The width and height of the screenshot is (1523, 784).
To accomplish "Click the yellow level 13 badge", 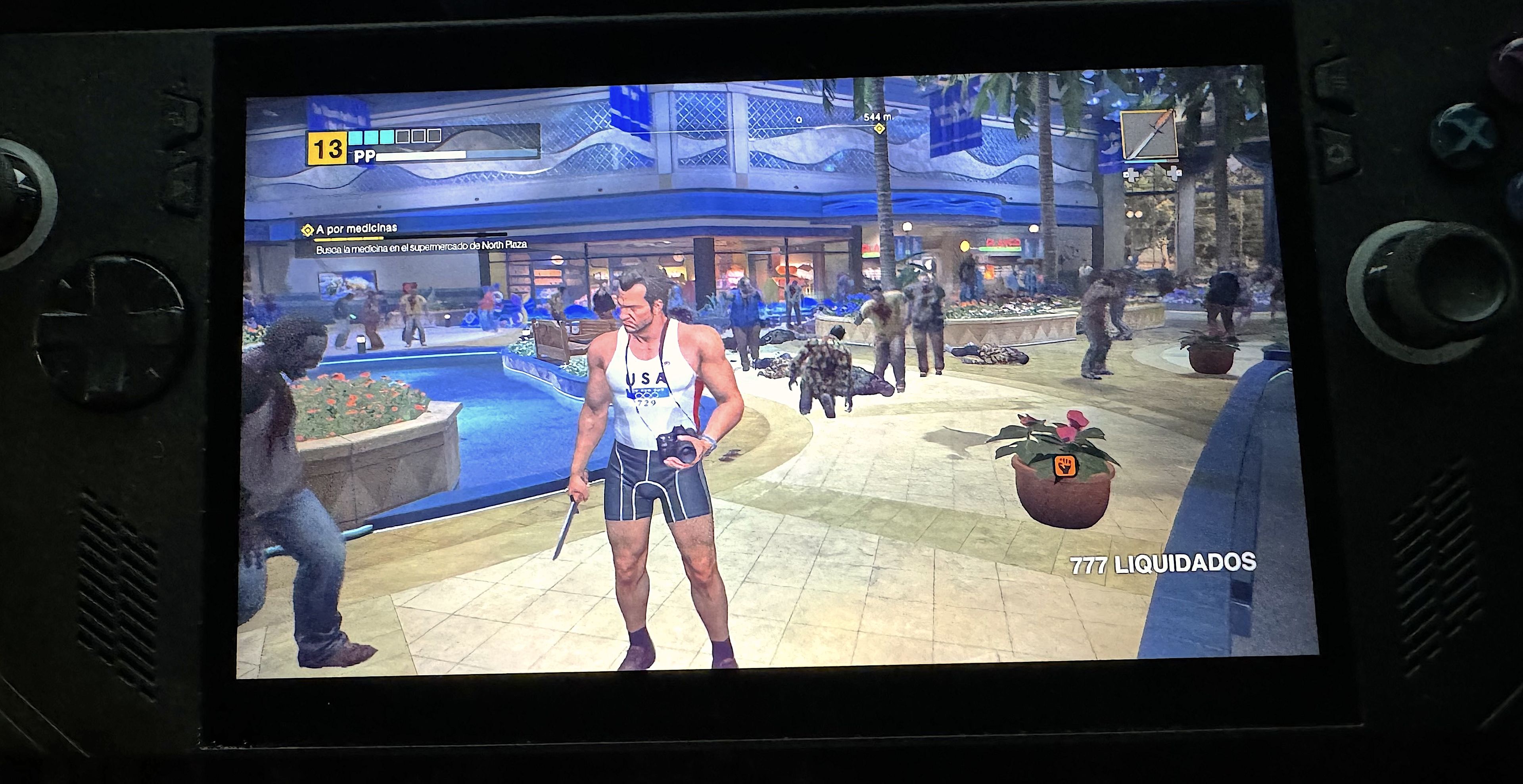I will pyautogui.click(x=327, y=148).
